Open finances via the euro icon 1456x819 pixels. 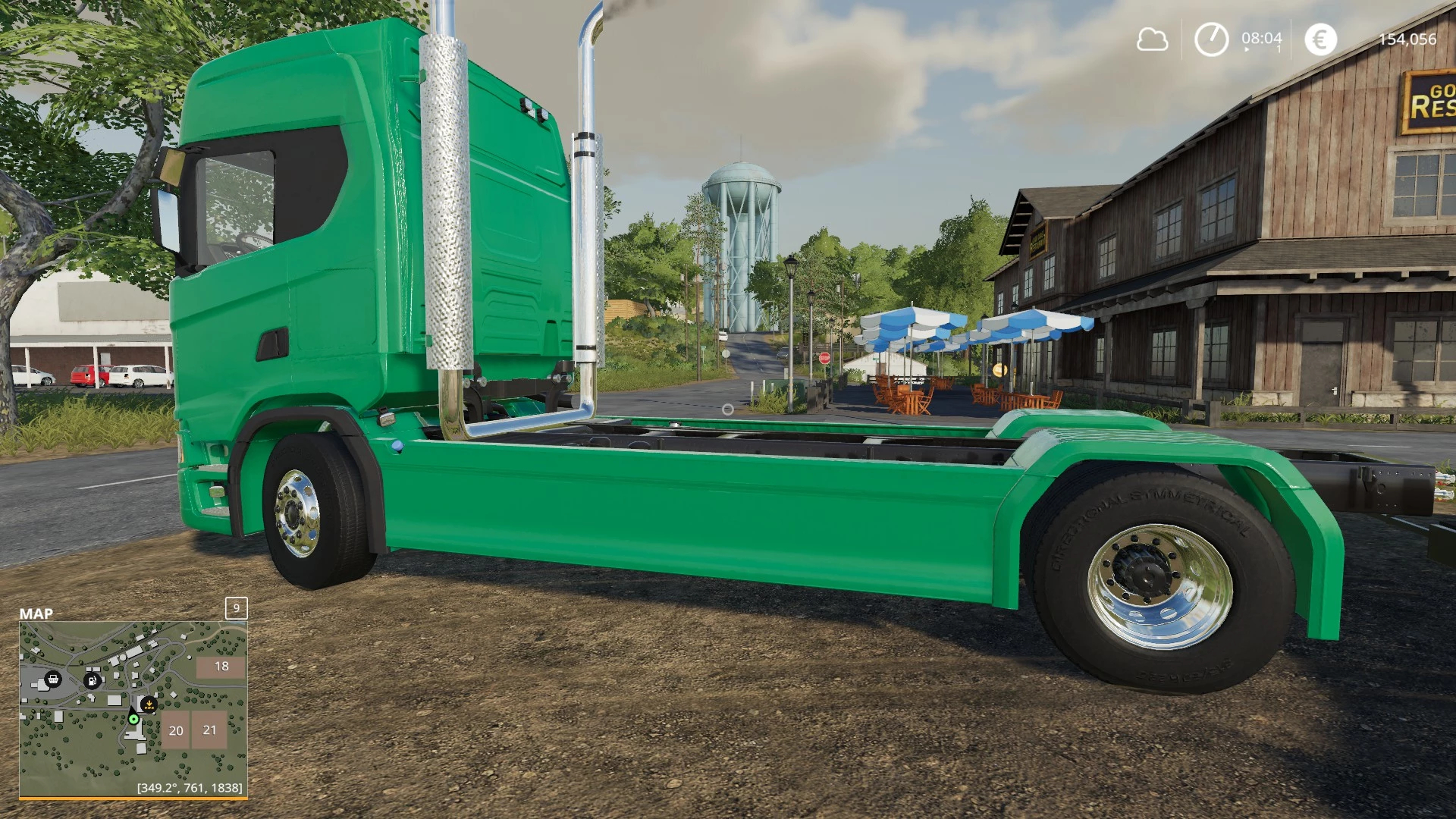click(x=1320, y=39)
